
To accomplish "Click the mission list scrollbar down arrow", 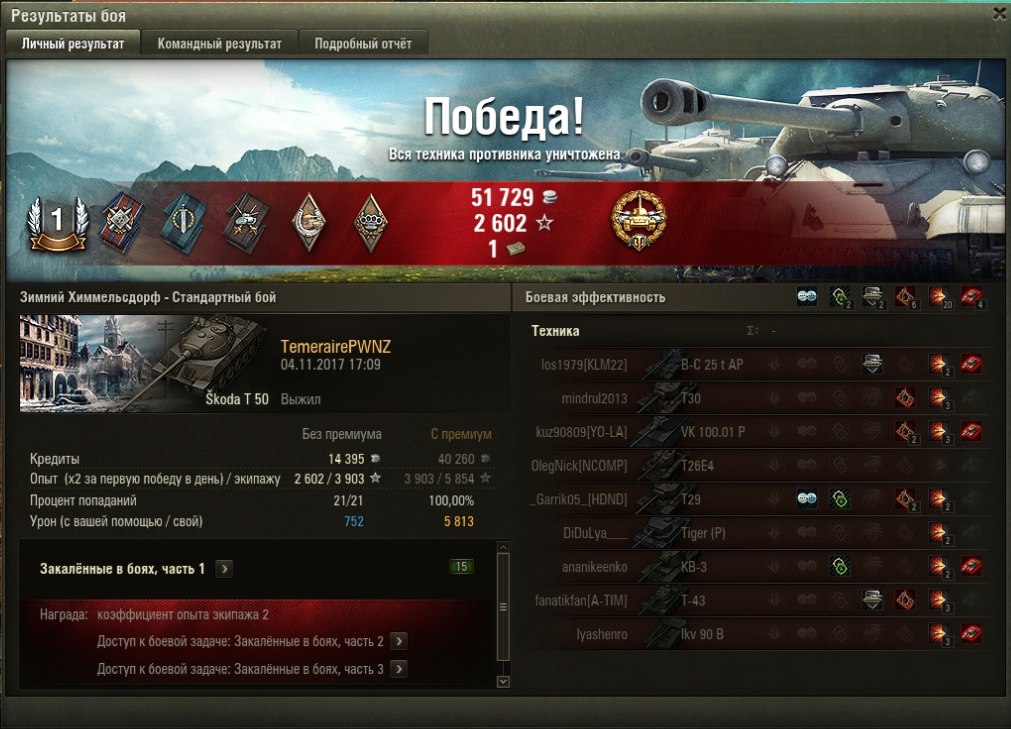I will [503, 681].
